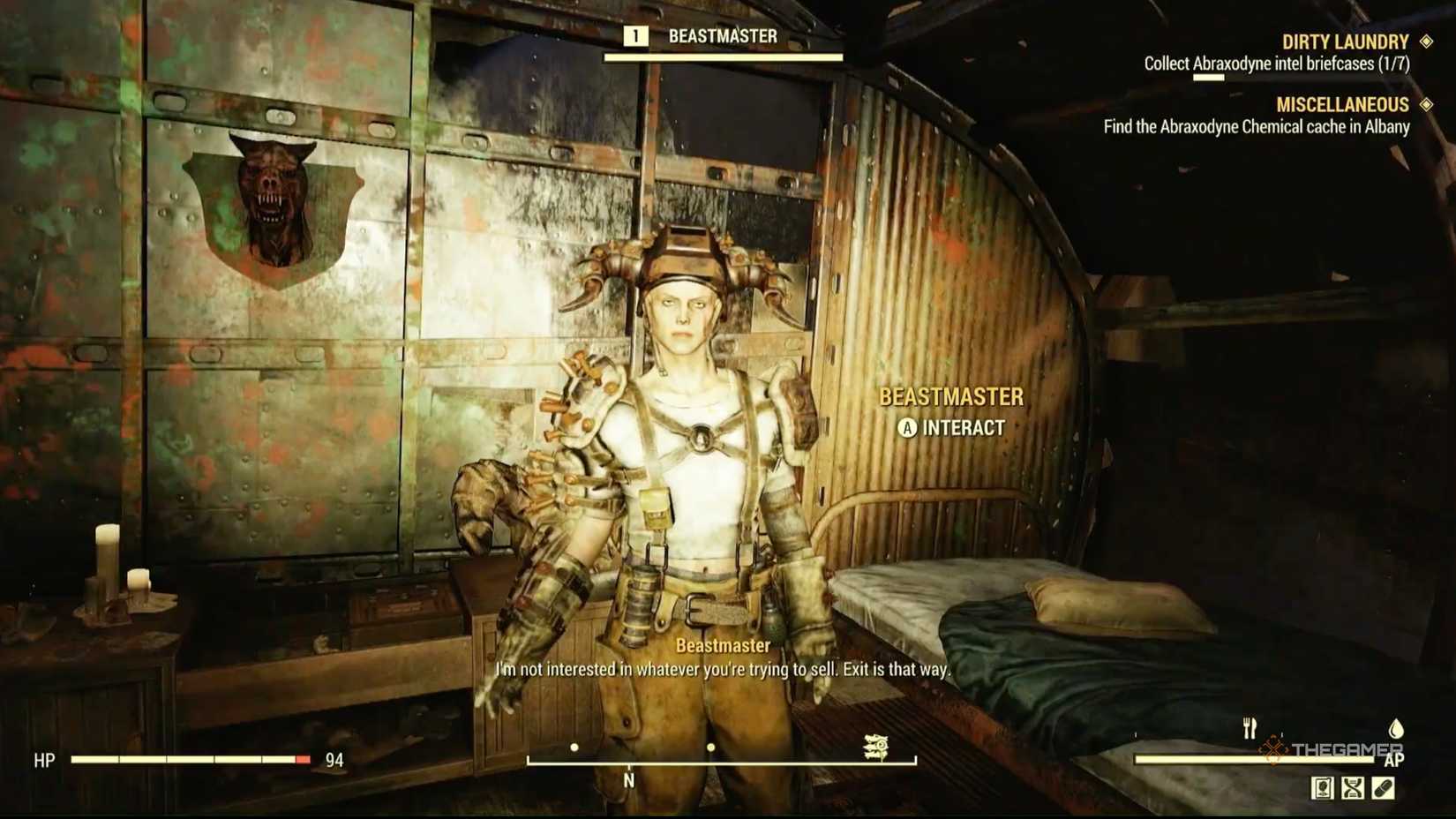This screenshot has height=819, width=1456.
Task: Select the signpost marker on the compass
Action: pos(876,748)
